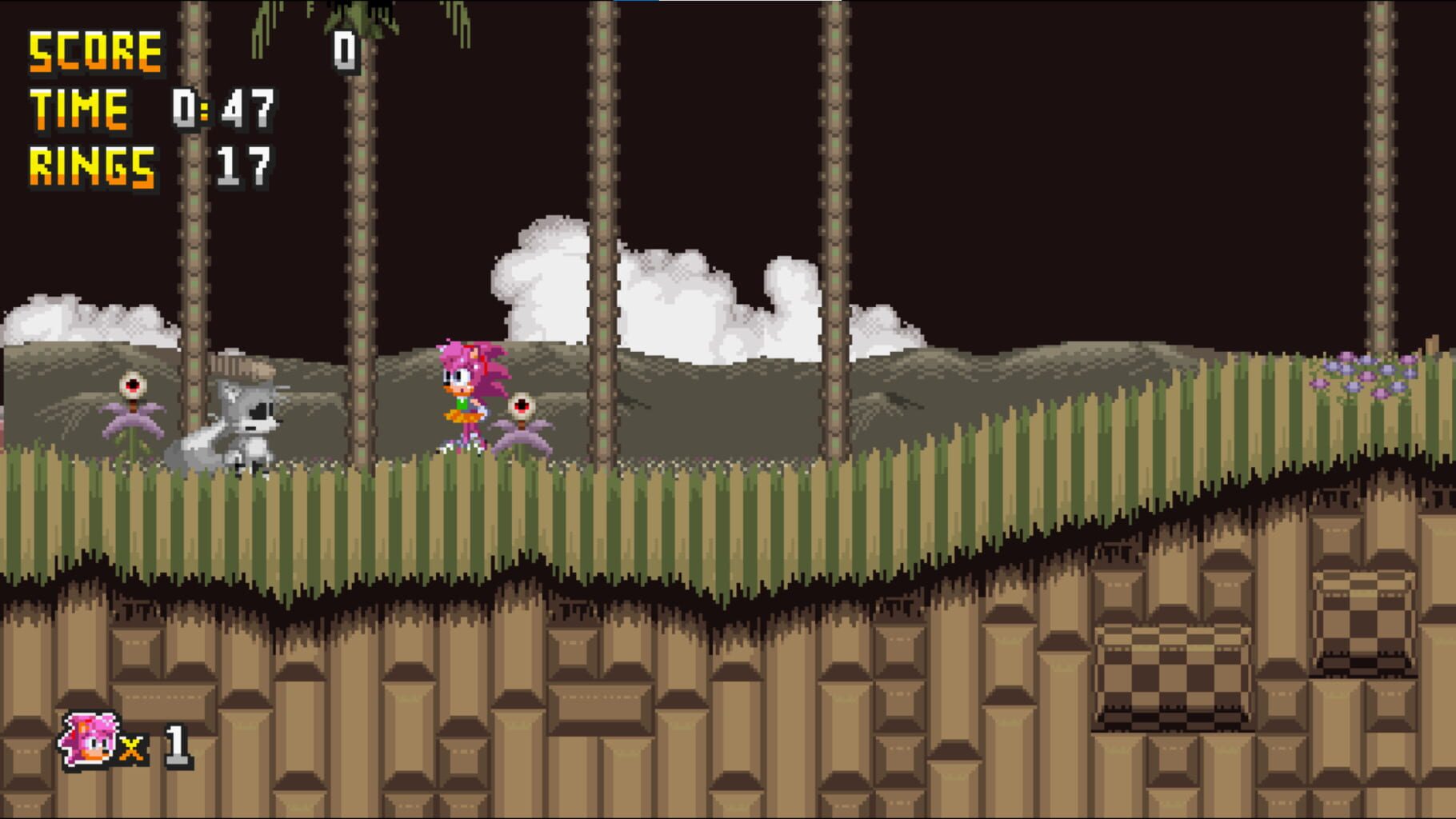Click the score value showing 0

click(x=344, y=50)
